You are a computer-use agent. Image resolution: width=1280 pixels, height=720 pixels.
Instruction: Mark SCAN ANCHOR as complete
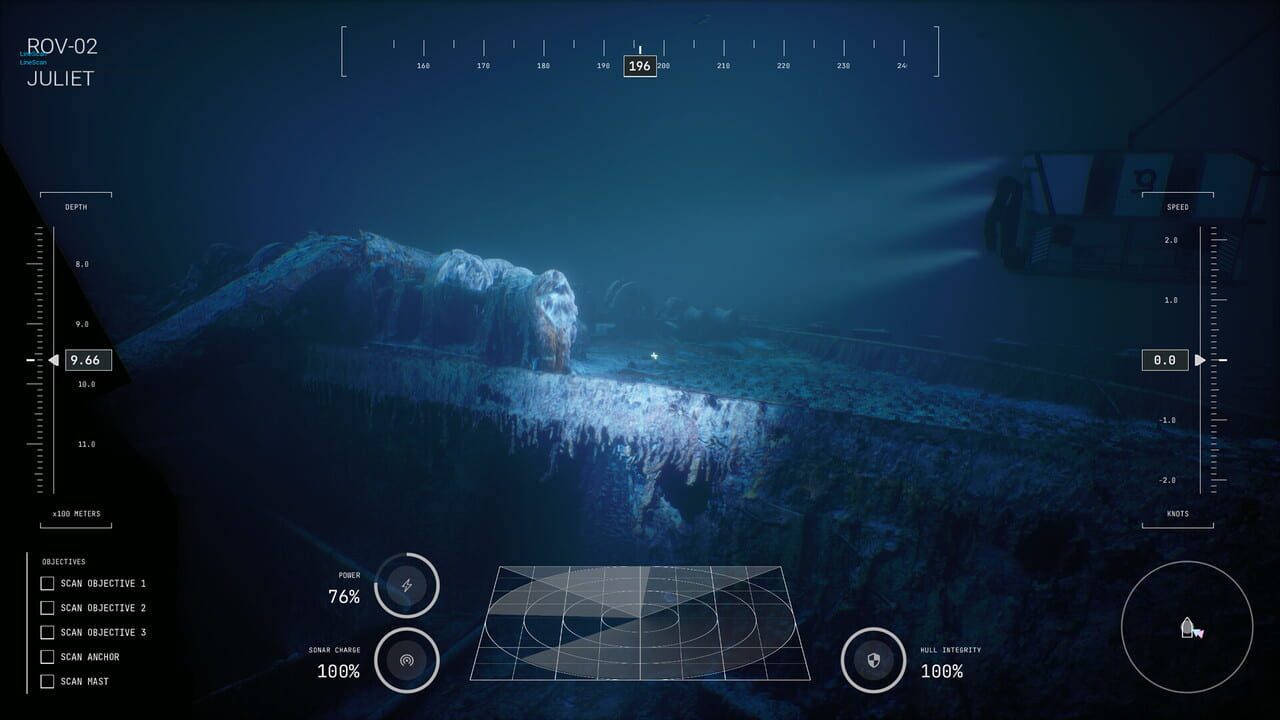coord(47,657)
